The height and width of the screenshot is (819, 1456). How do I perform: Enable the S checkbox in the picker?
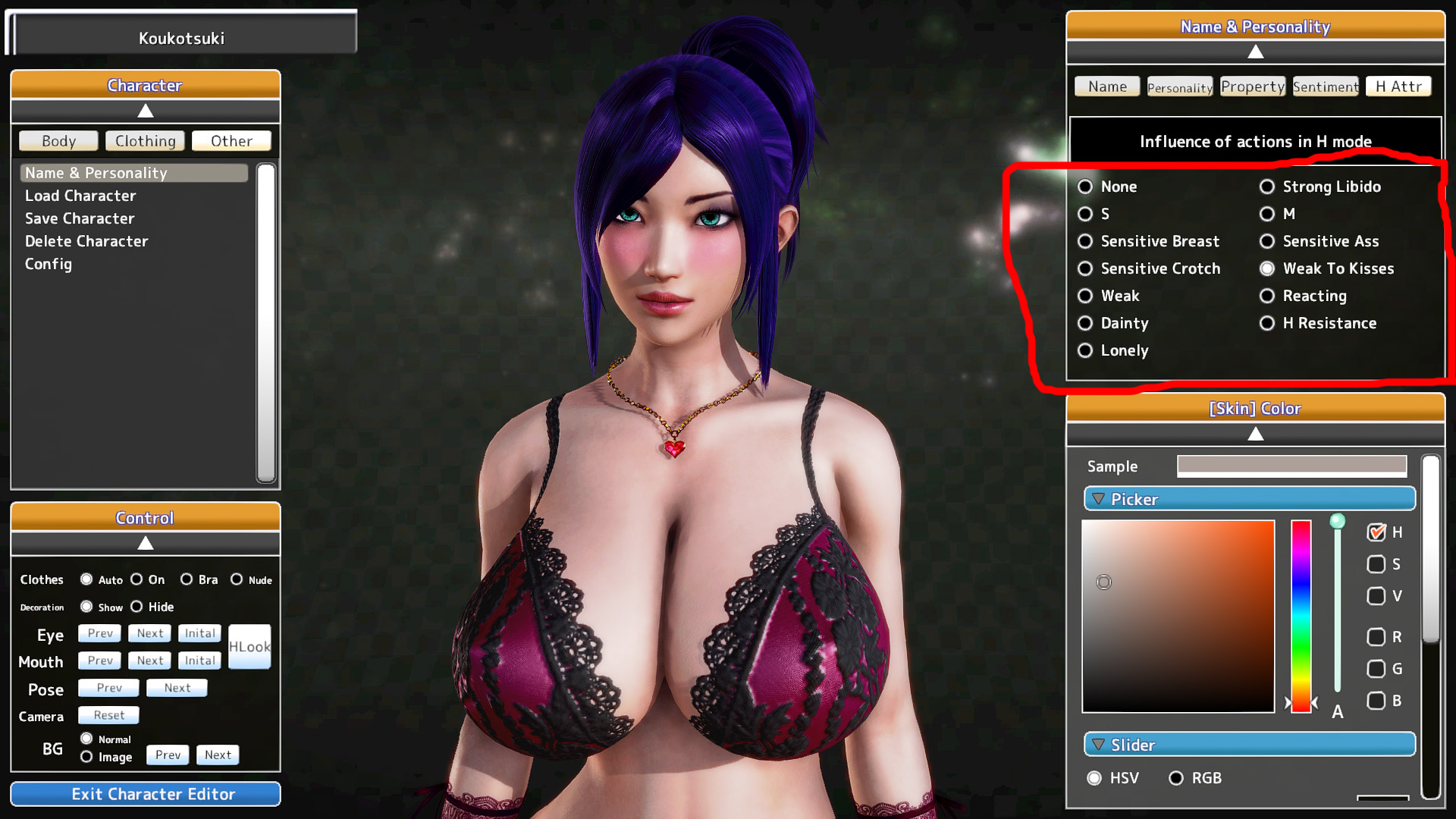point(1376,564)
